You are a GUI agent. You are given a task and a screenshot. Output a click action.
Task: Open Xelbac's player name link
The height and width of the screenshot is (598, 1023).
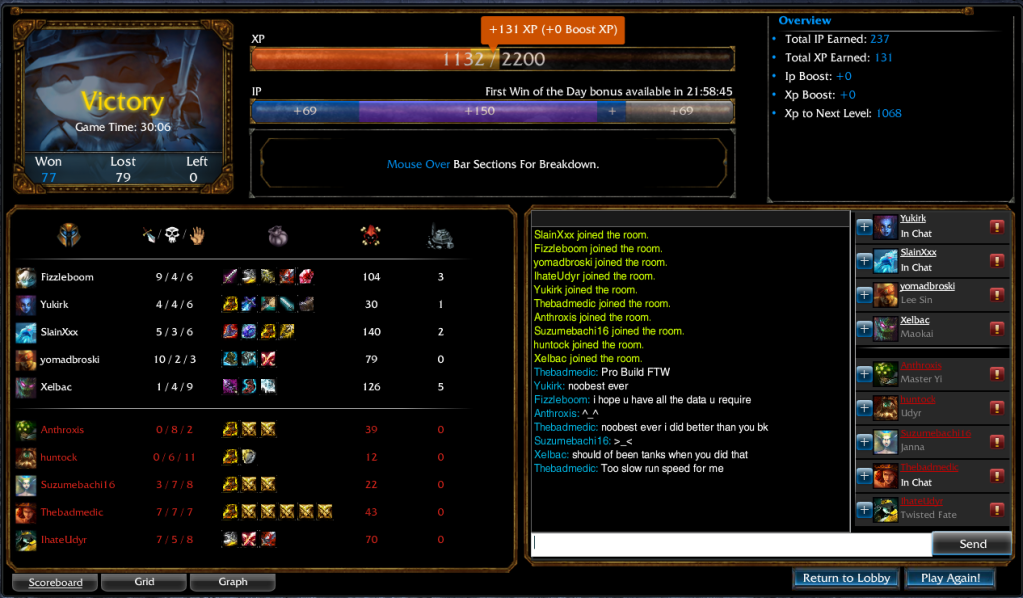click(x=915, y=321)
